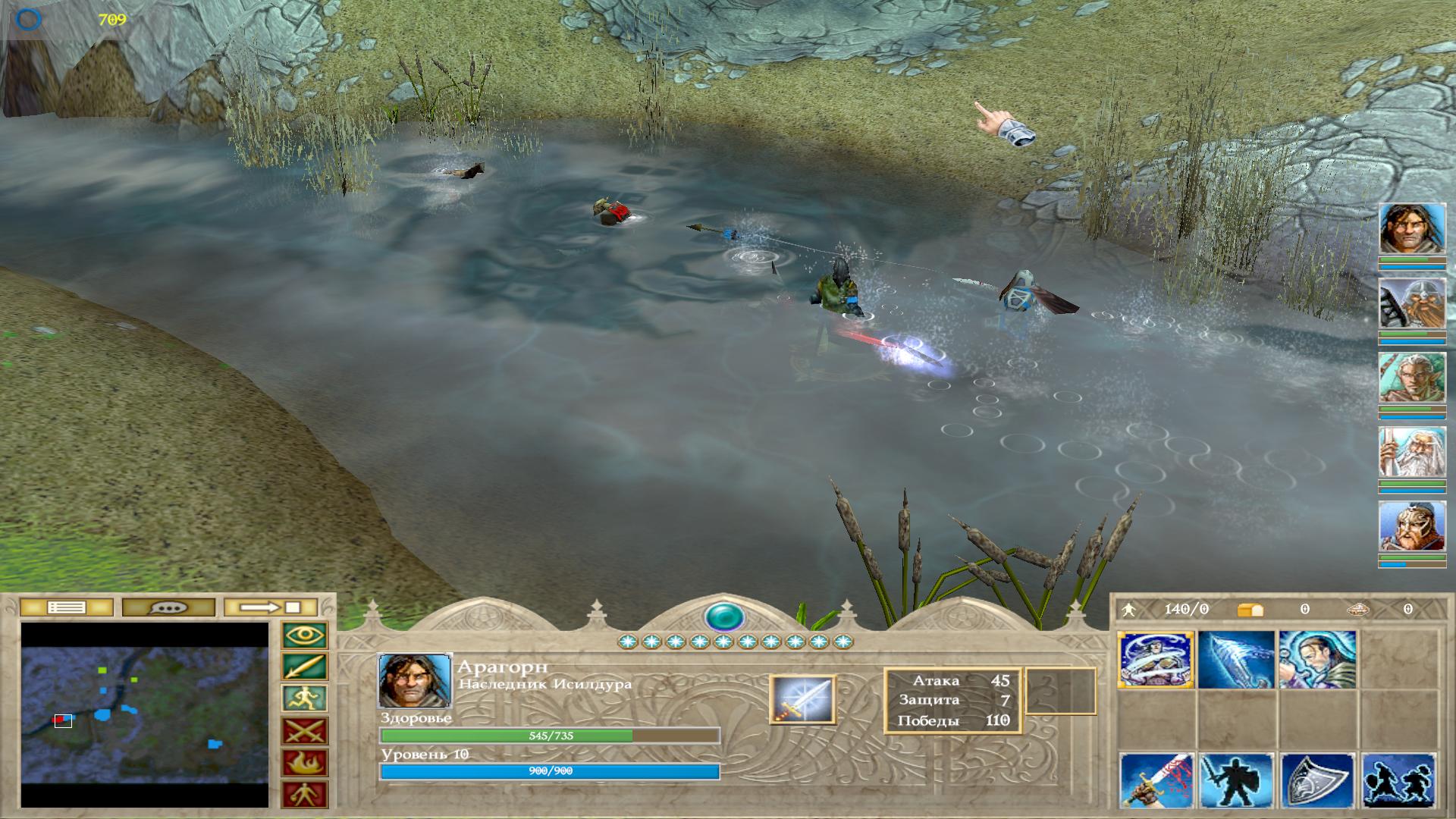Choose the silver shield skill

(1316, 781)
